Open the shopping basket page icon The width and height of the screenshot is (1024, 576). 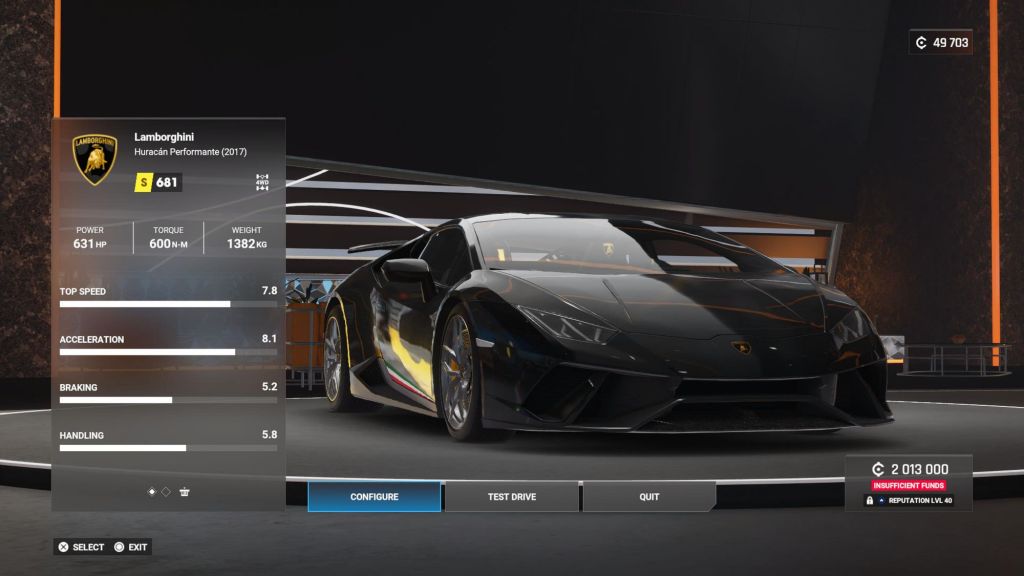pos(184,492)
